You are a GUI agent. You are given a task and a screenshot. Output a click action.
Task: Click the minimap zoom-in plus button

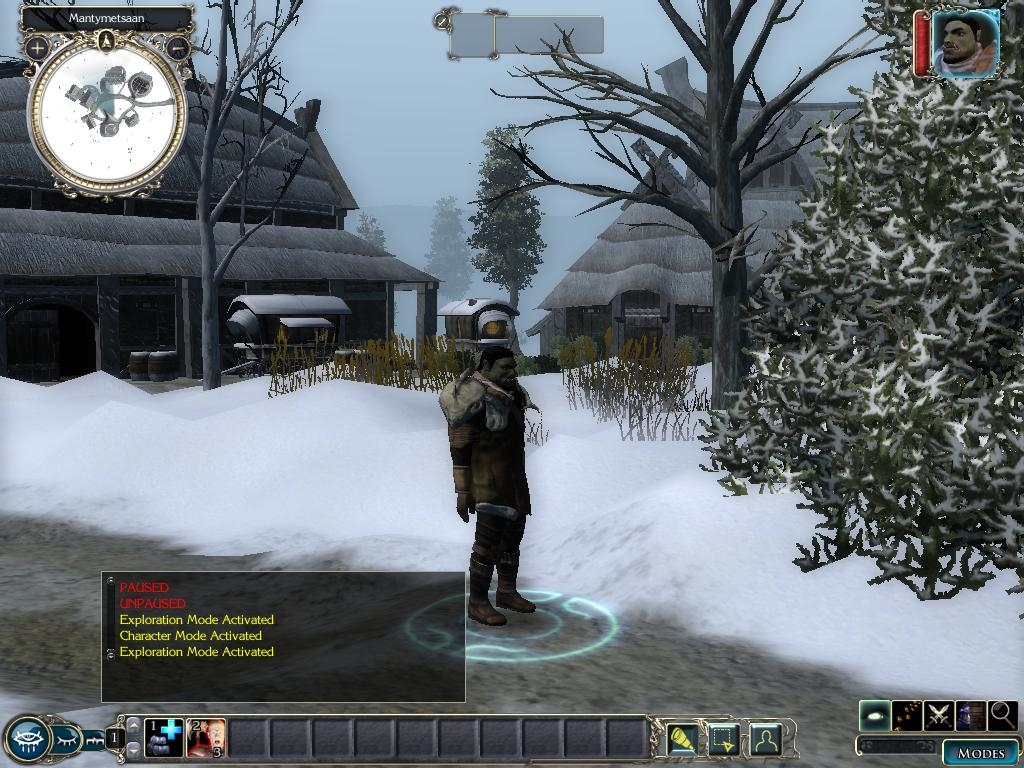[x=37, y=47]
